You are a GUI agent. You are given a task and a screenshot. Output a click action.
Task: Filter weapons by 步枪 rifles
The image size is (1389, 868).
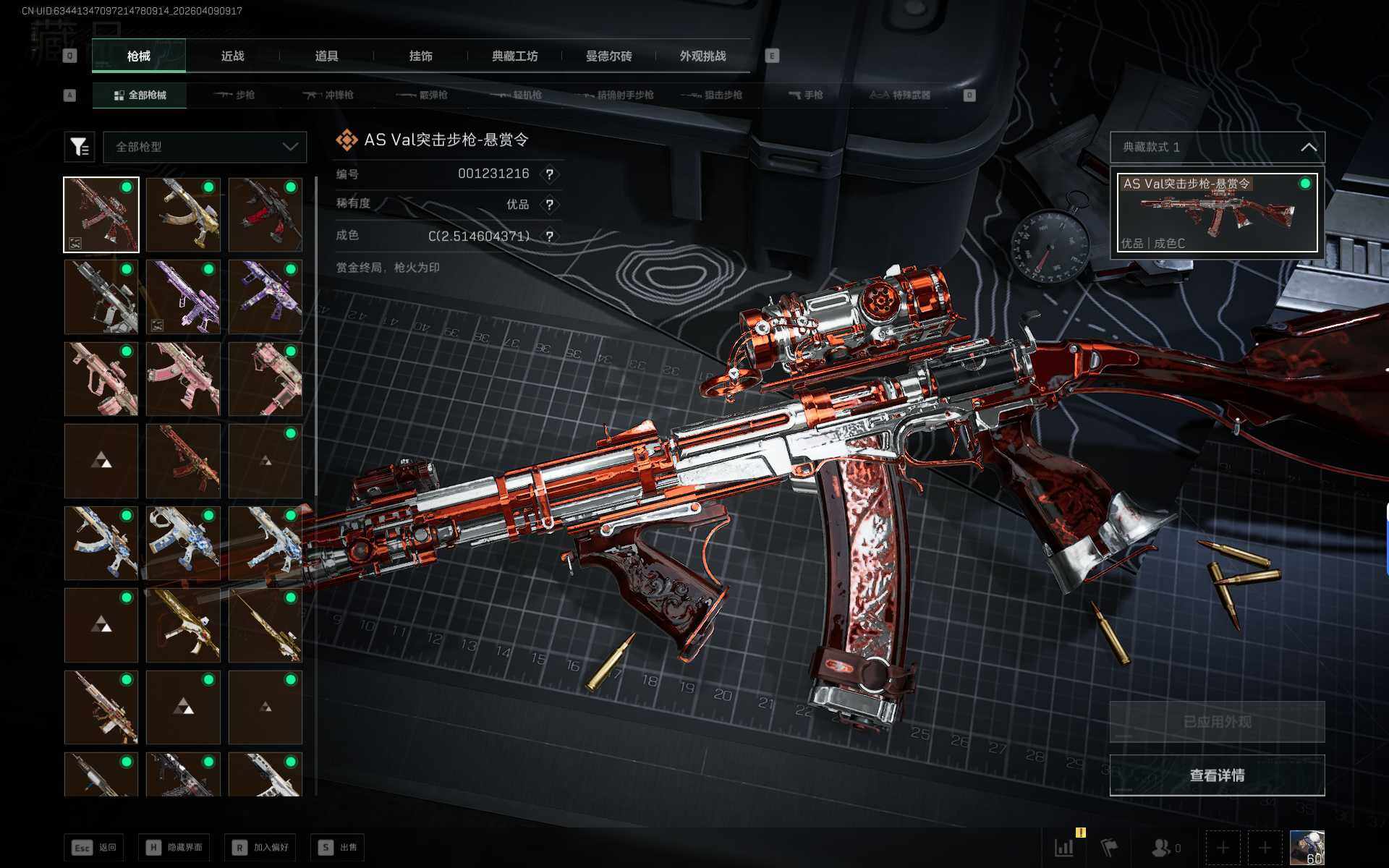point(234,95)
